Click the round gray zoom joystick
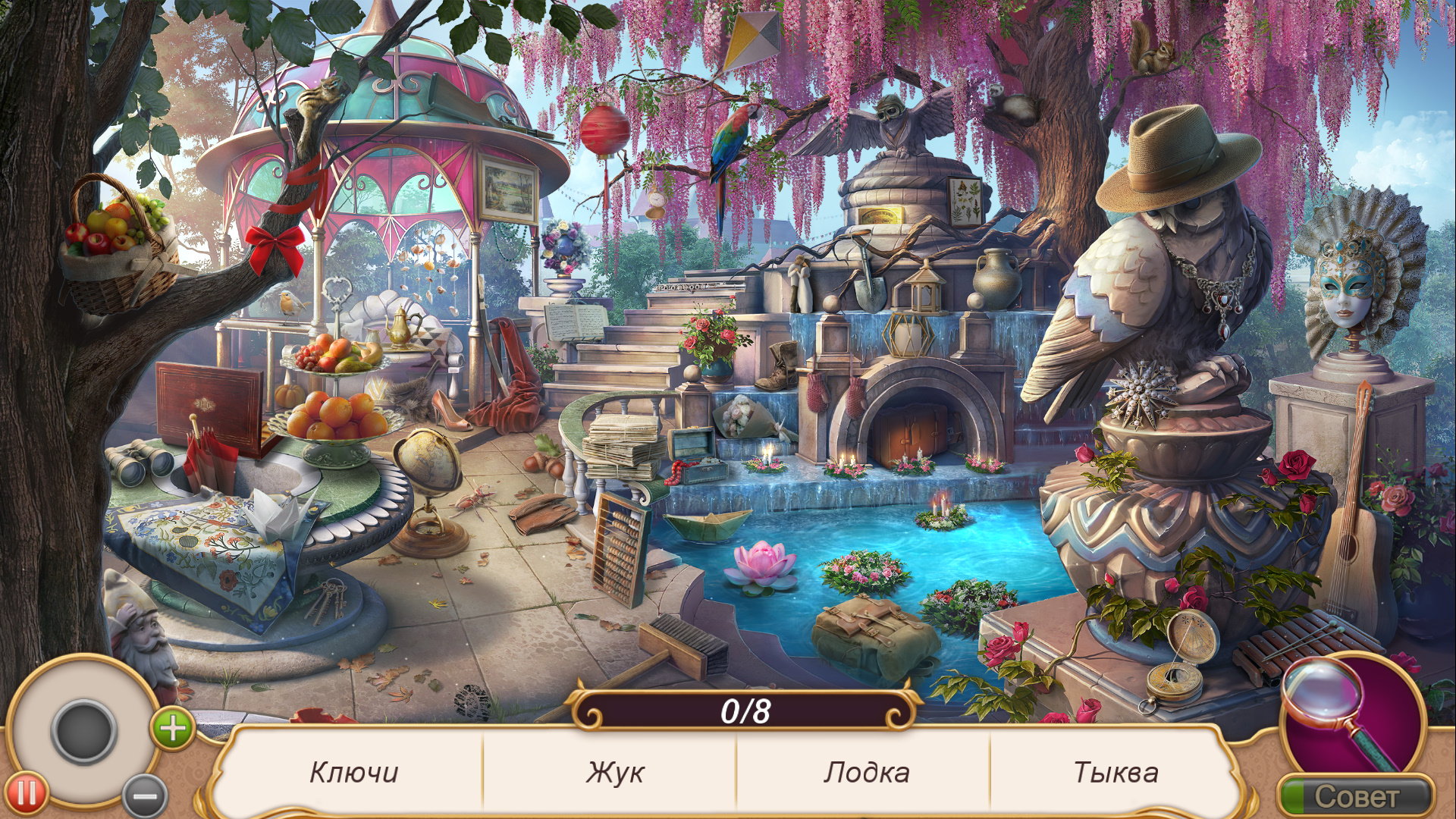 point(83,730)
